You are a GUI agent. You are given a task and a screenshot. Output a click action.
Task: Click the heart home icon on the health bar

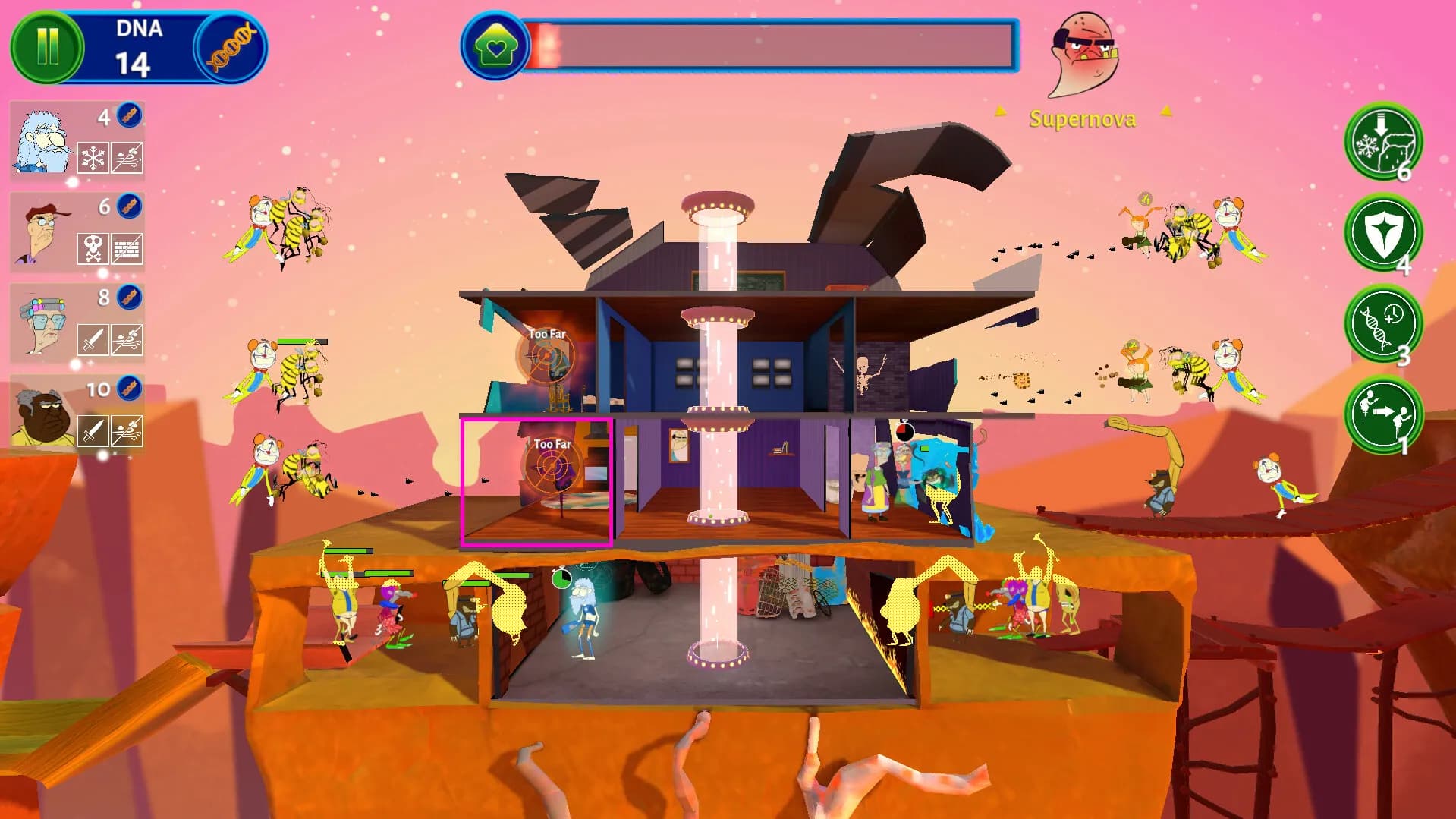(x=496, y=46)
